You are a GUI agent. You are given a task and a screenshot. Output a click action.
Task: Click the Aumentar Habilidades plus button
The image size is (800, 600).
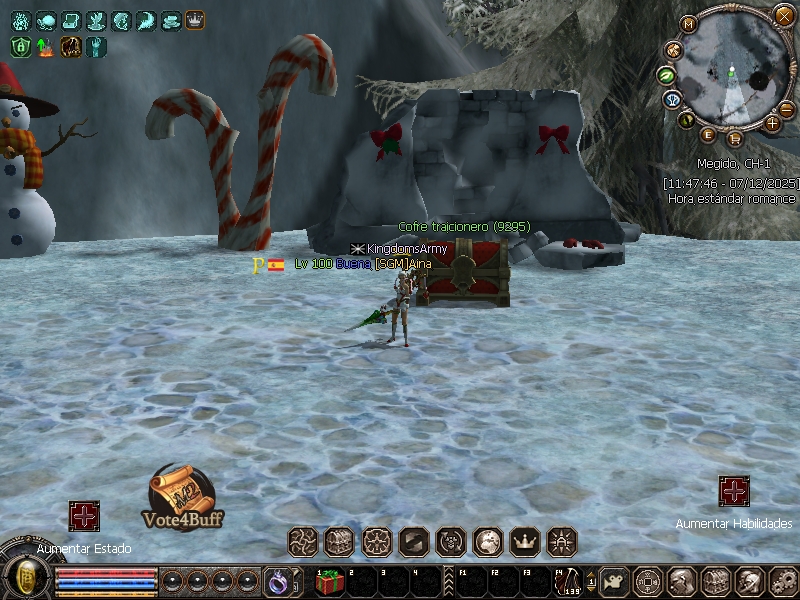pos(734,491)
